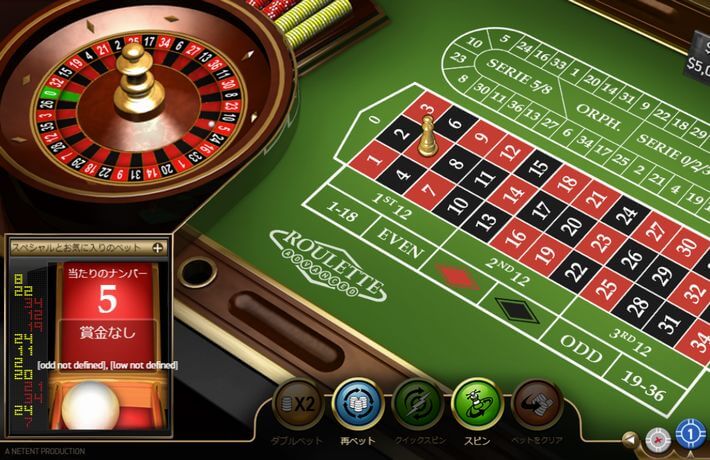Viewport: 710px width, 460px height.
Task: Bet on the 1-18 low field
Action: 340,212
